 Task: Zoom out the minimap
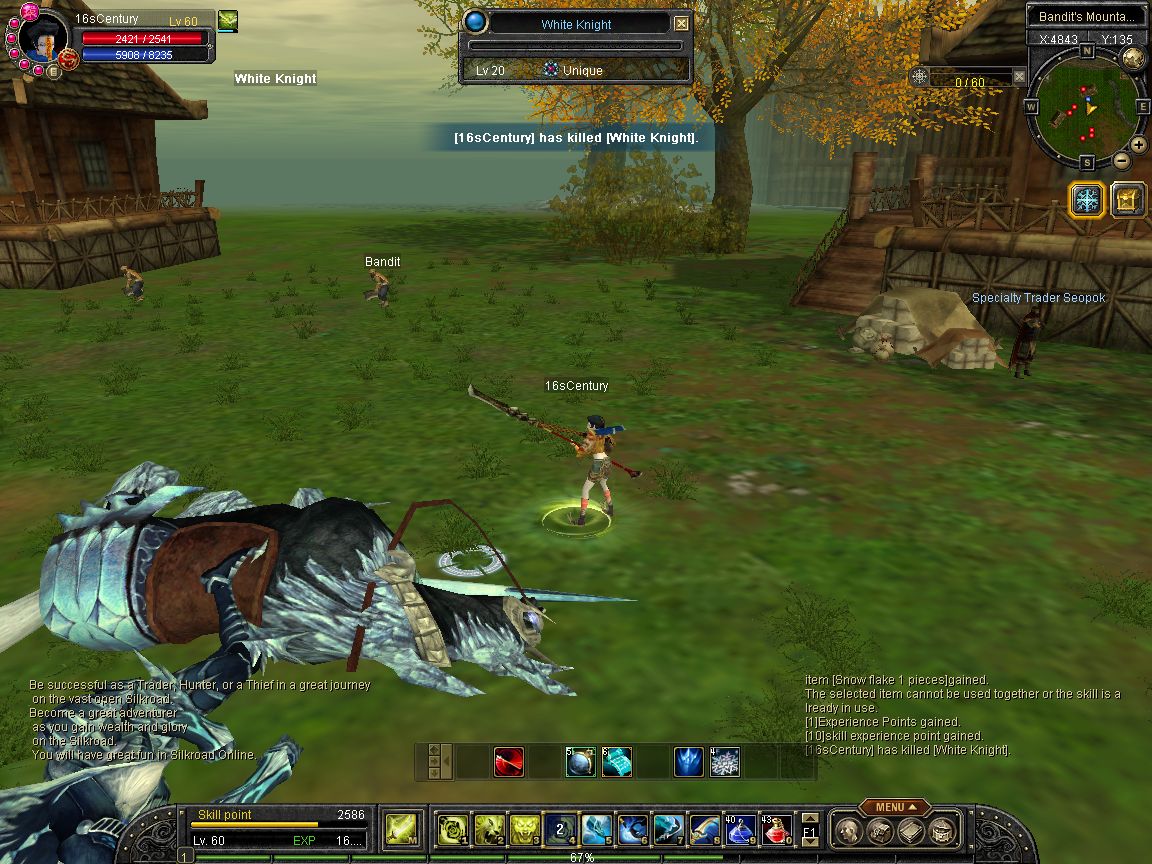coord(1121,160)
